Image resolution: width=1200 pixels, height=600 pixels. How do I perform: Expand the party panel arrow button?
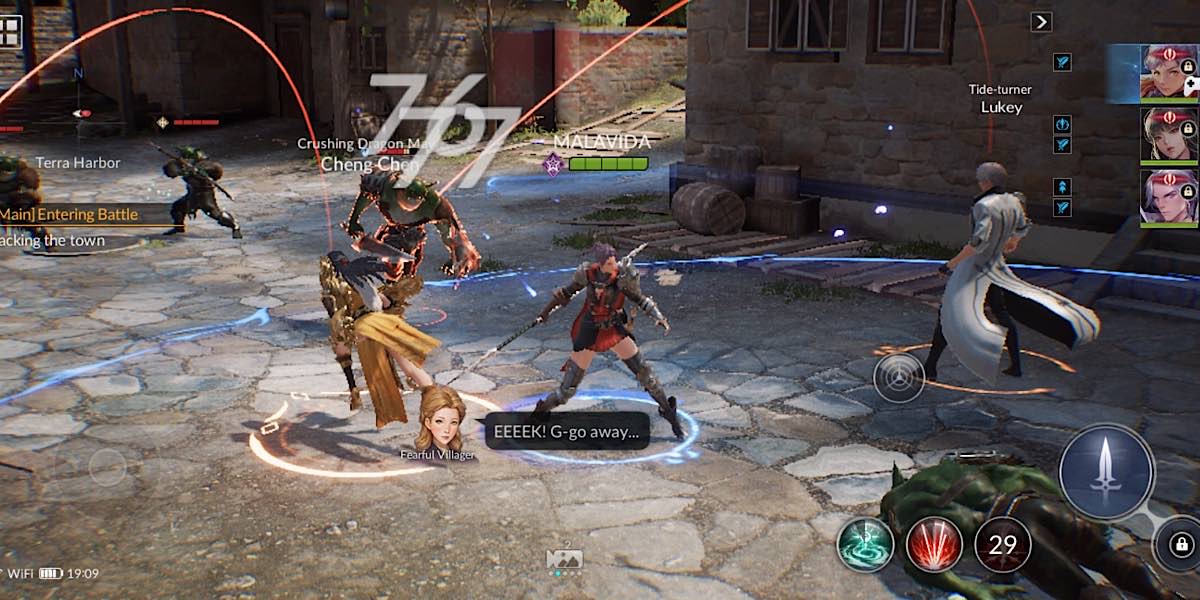click(x=1041, y=22)
